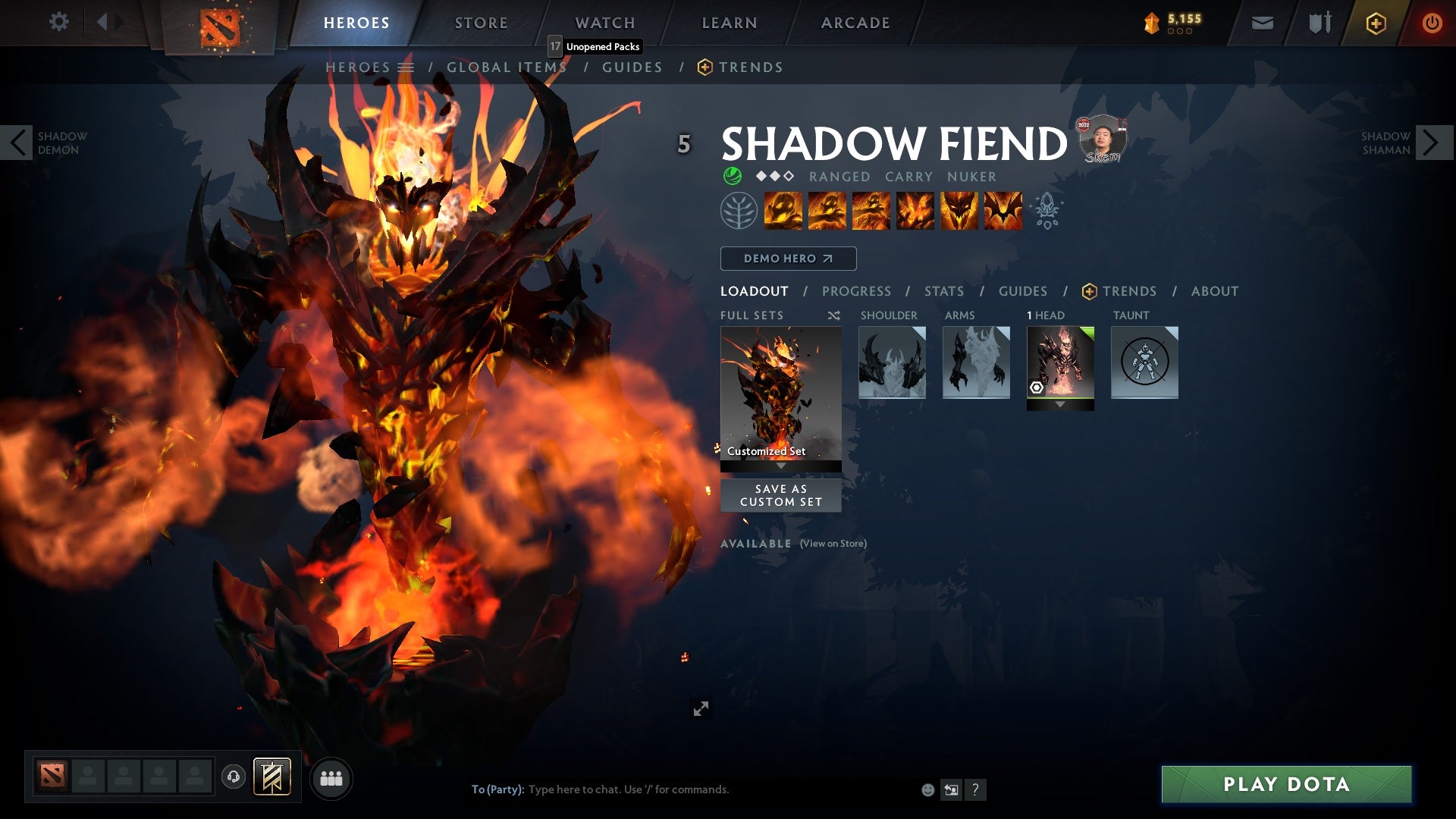
Task: Click the DEMO HERO button
Action: pyautogui.click(x=789, y=258)
